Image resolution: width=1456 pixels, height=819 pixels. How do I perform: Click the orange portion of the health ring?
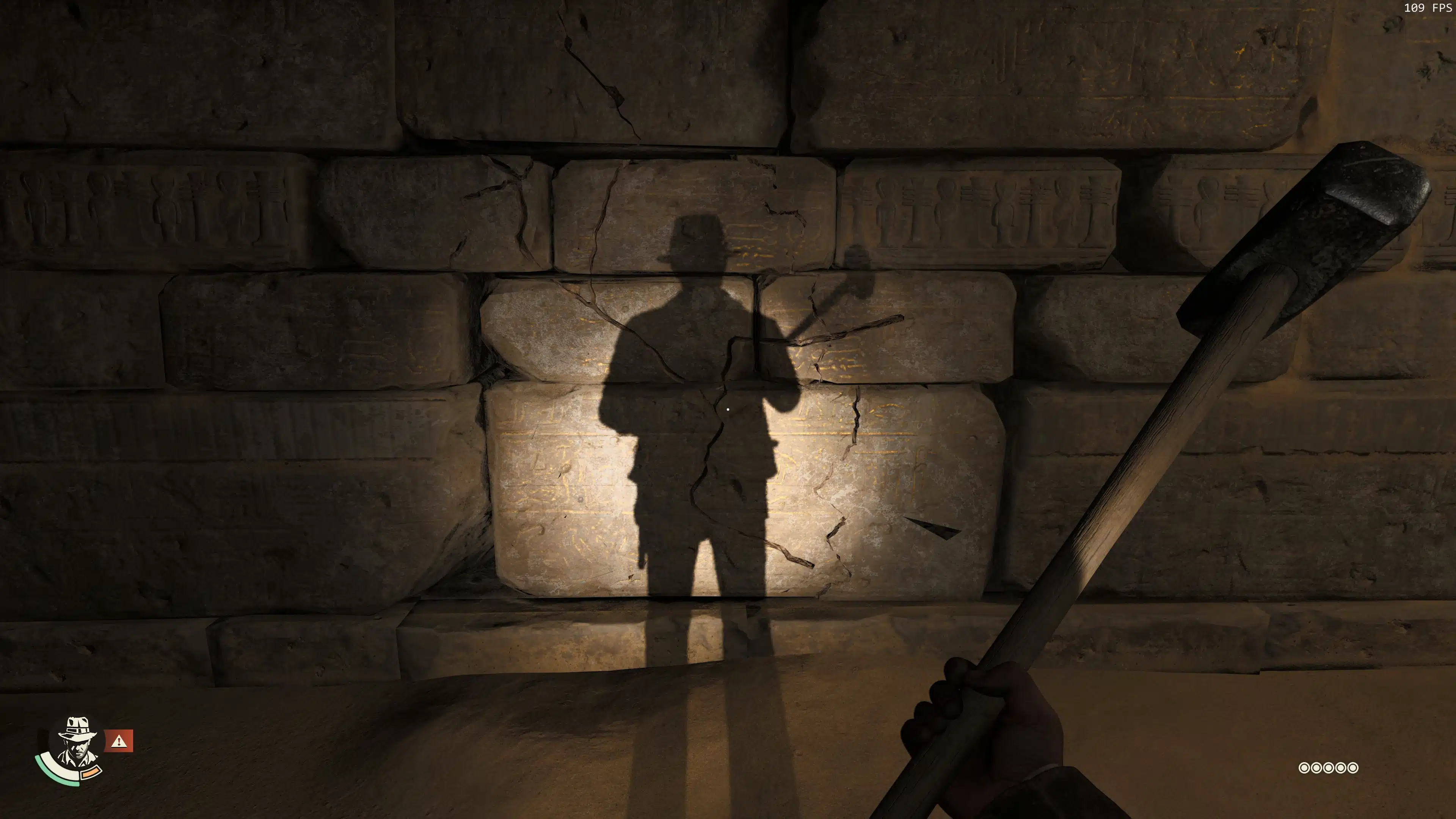pyautogui.click(x=91, y=773)
